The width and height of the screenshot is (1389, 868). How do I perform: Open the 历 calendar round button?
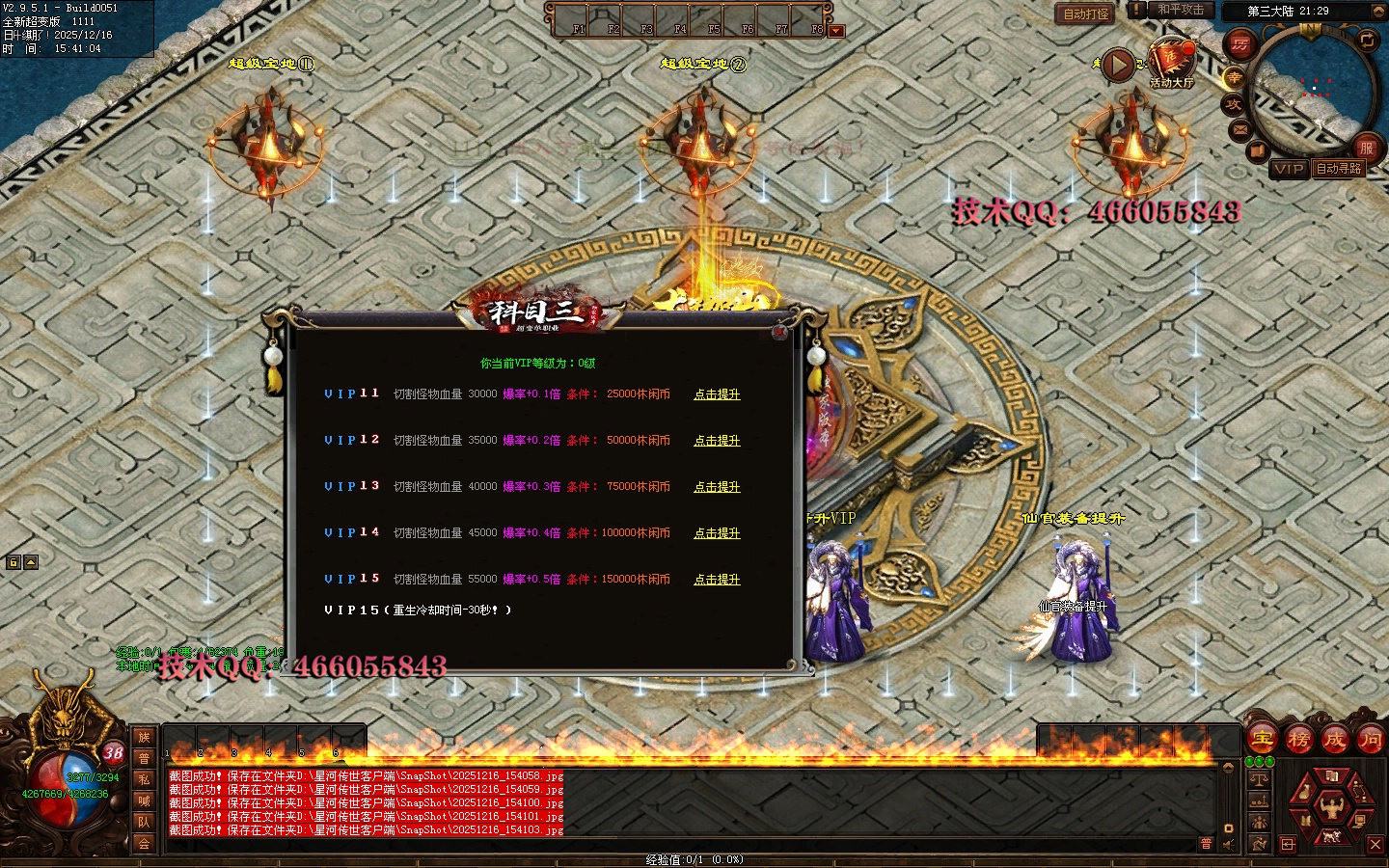pyautogui.click(x=1239, y=44)
